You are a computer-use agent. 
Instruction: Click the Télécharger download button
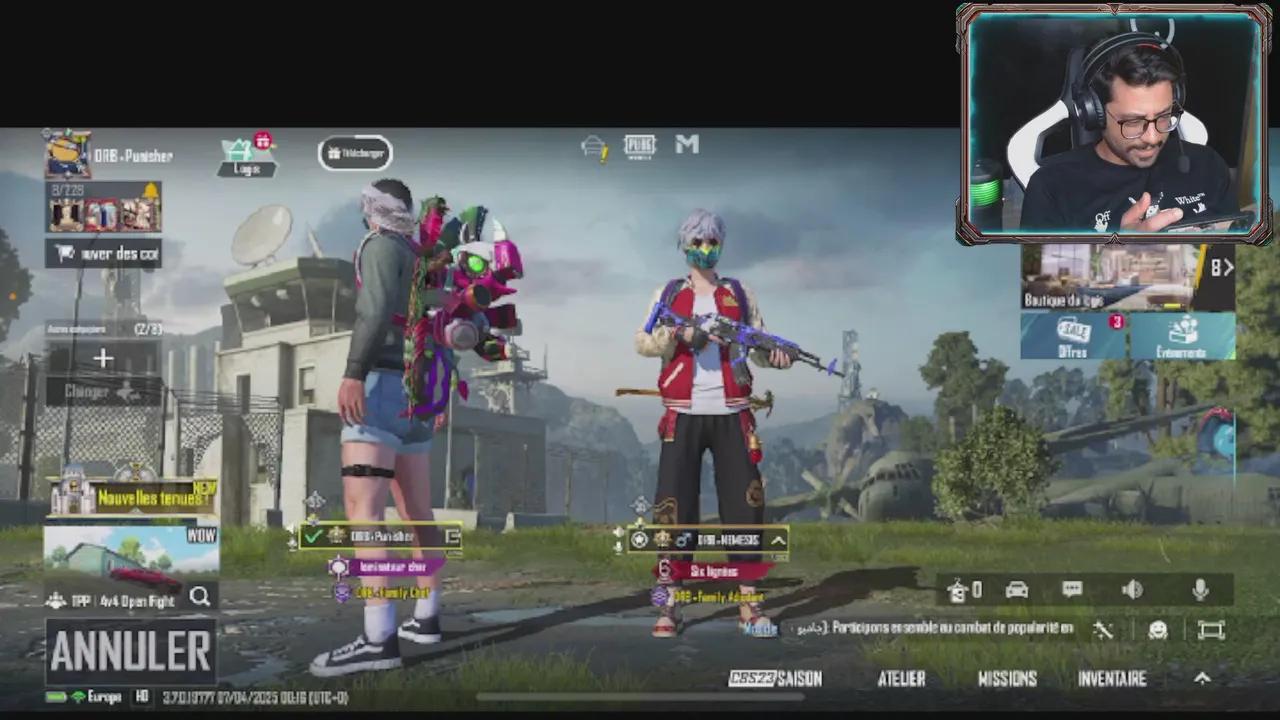tap(355, 153)
